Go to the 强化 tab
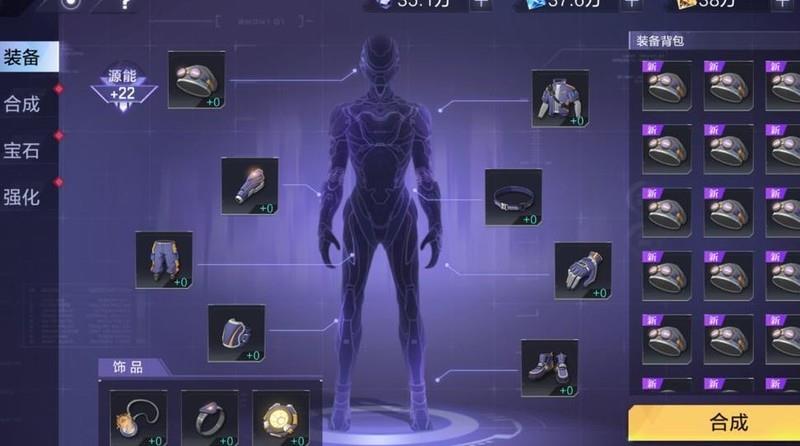800x446 pixels. point(24,197)
